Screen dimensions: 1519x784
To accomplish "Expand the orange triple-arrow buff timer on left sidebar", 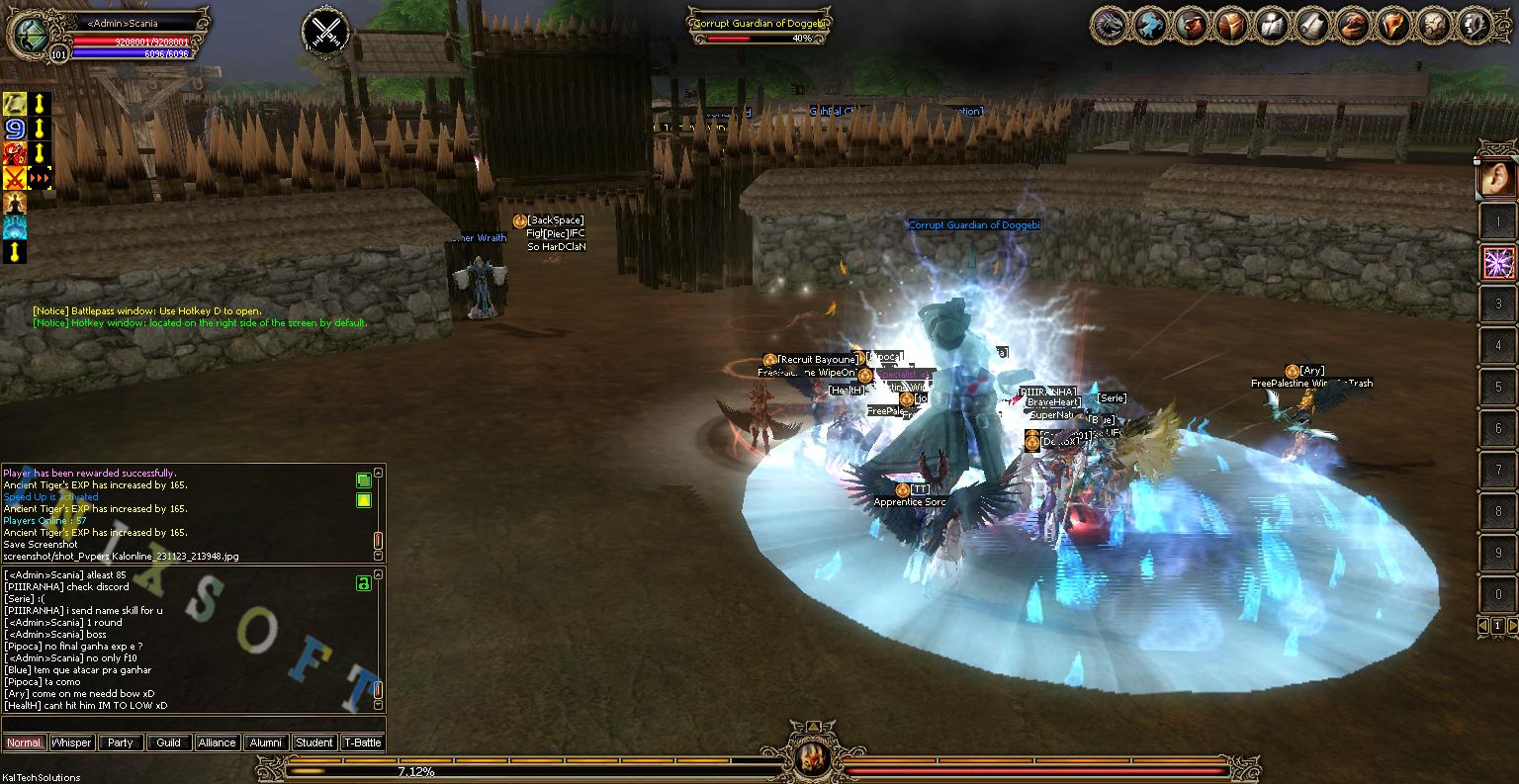I will 42,178.
